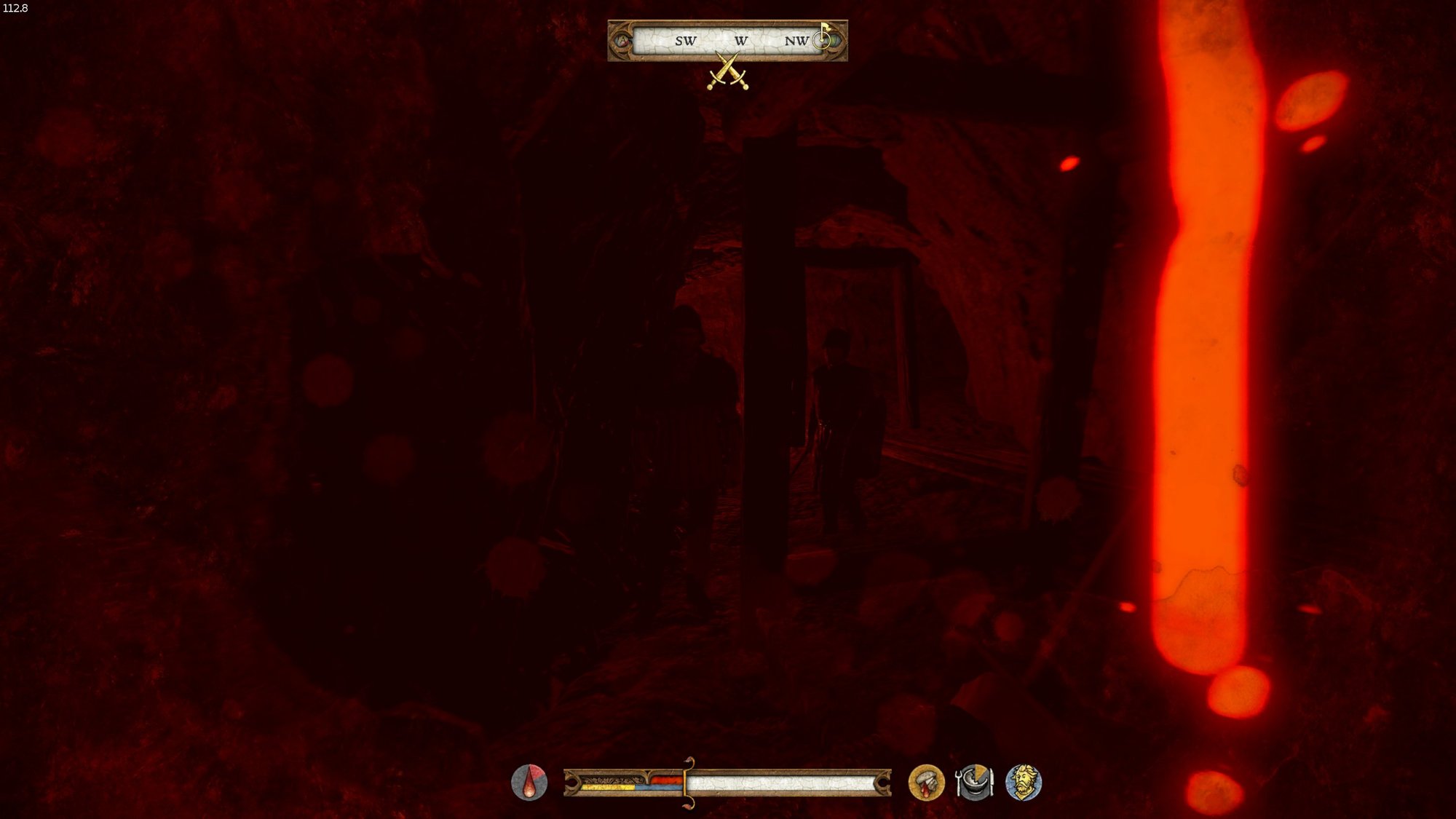Check the bowl and cutlery hunger icon
Image resolution: width=1456 pixels, height=819 pixels.
click(974, 783)
